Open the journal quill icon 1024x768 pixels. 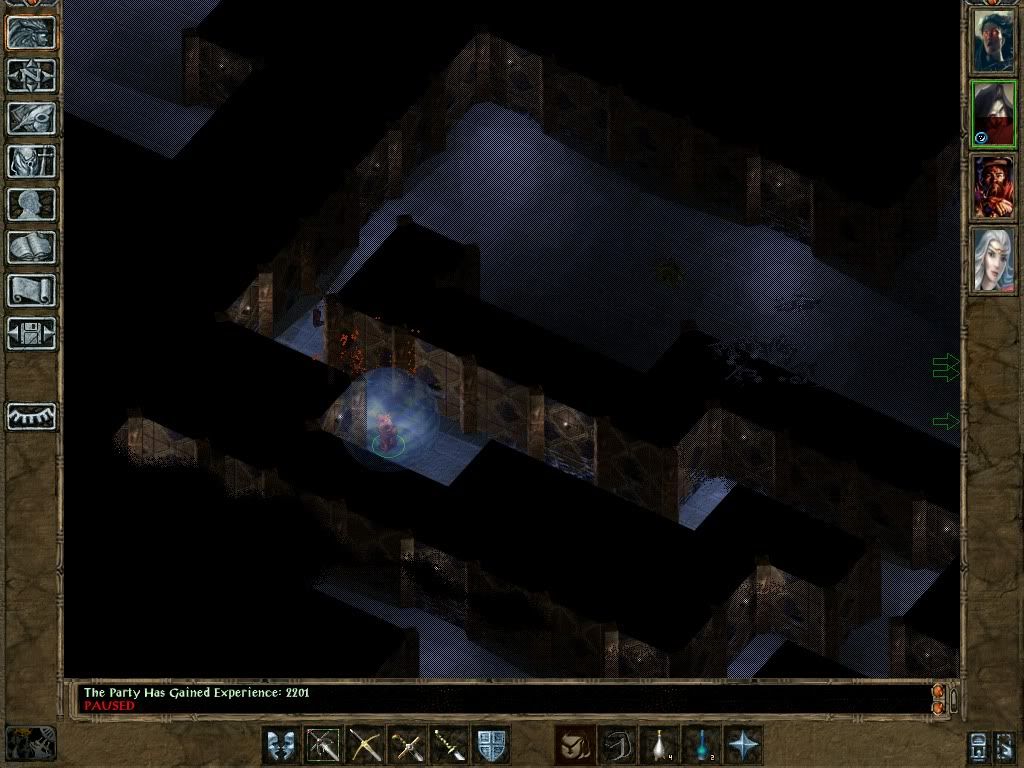[31, 118]
